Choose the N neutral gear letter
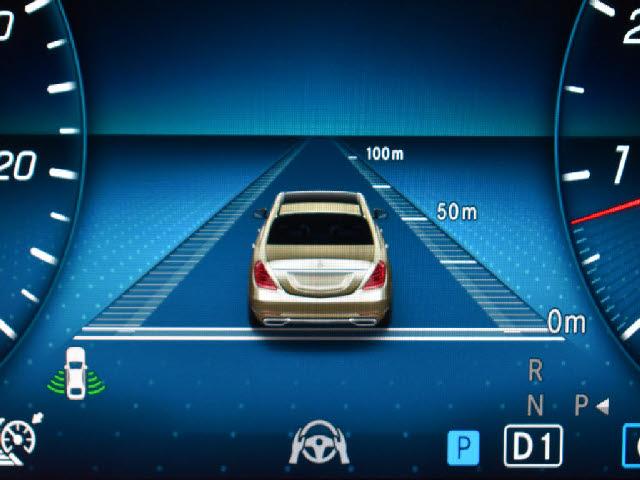This screenshot has height=480, width=640. [535, 405]
